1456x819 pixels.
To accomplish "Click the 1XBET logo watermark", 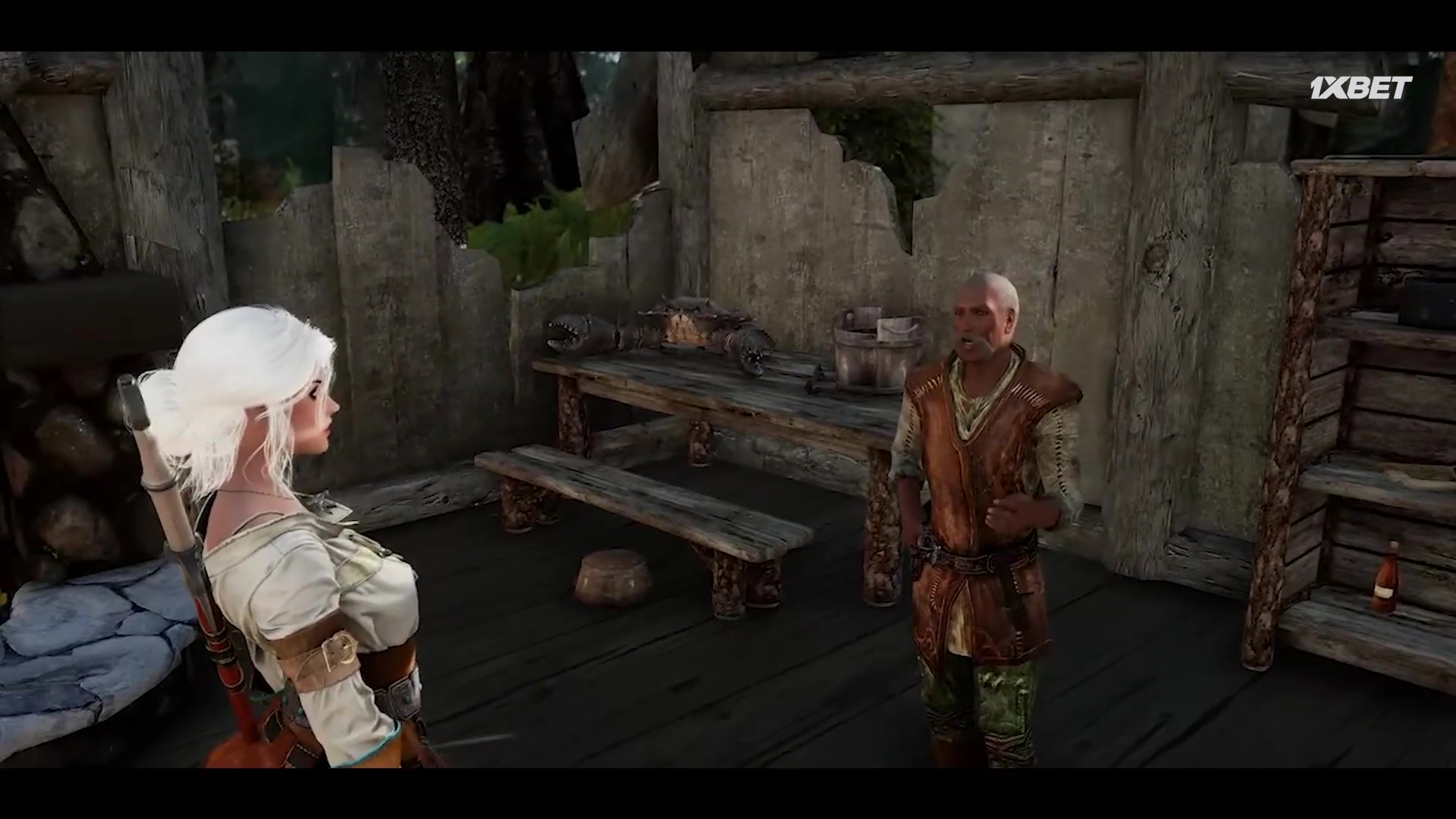I will [1360, 88].
